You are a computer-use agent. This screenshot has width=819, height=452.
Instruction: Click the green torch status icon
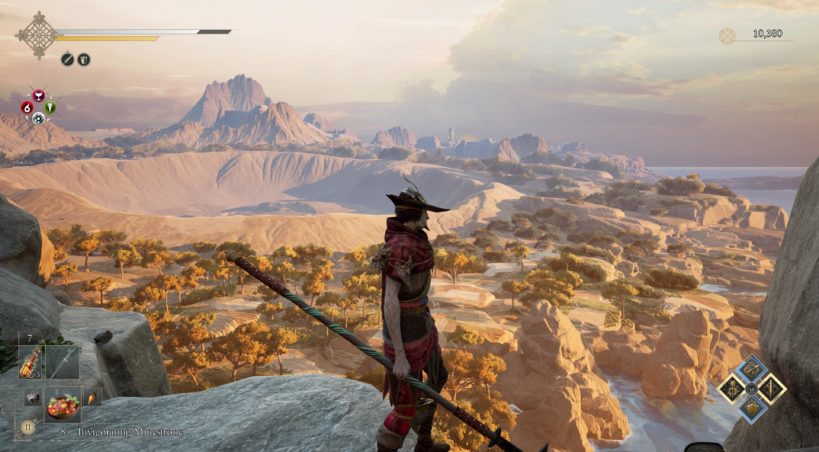(50, 107)
